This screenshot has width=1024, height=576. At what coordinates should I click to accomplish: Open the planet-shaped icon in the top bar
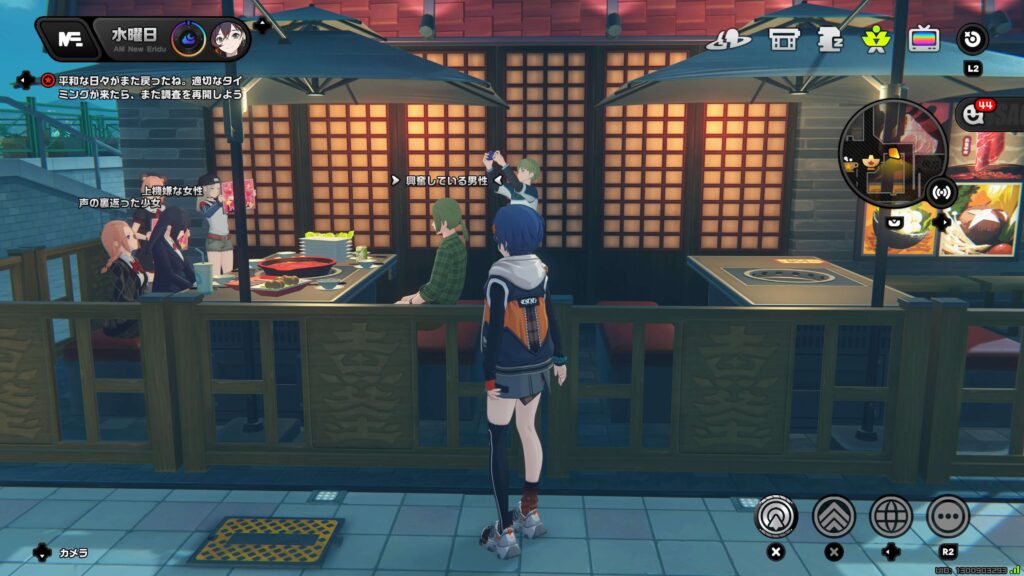click(728, 39)
